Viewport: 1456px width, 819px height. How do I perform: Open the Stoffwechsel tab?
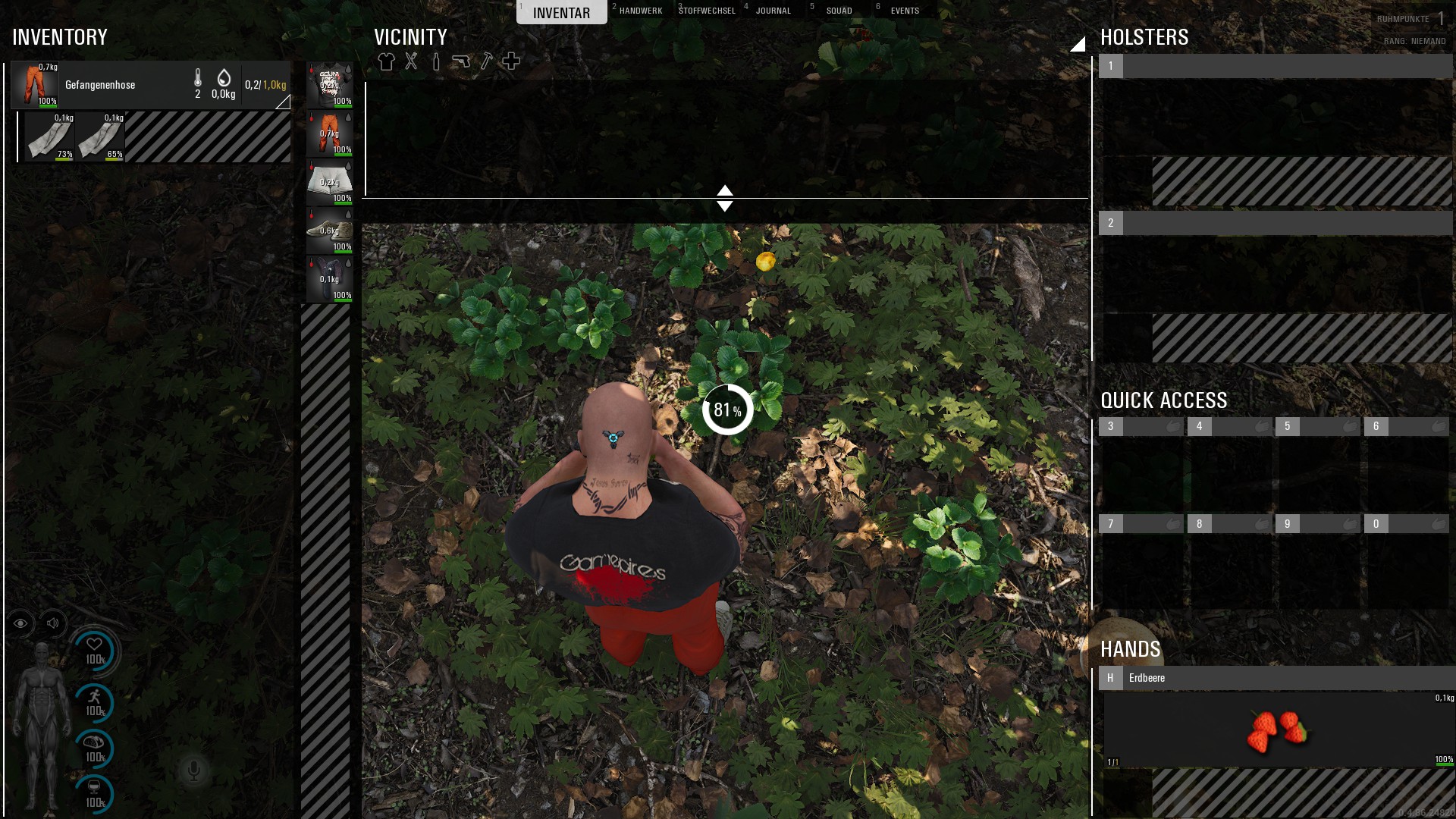pos(707,11)
